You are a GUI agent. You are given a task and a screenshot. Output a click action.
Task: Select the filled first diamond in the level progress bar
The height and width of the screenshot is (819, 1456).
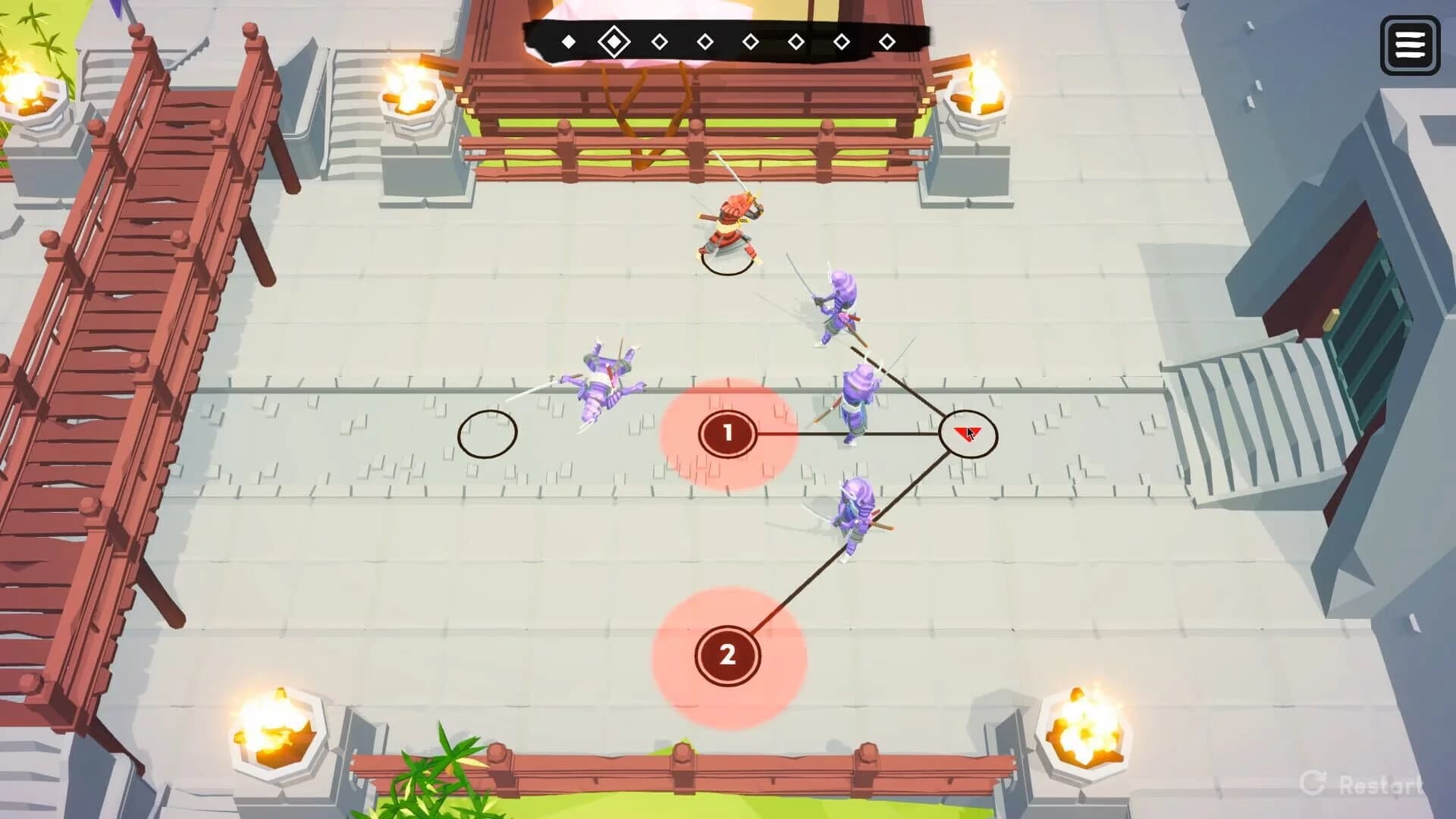pyautogui.click(x=567, y=42)
